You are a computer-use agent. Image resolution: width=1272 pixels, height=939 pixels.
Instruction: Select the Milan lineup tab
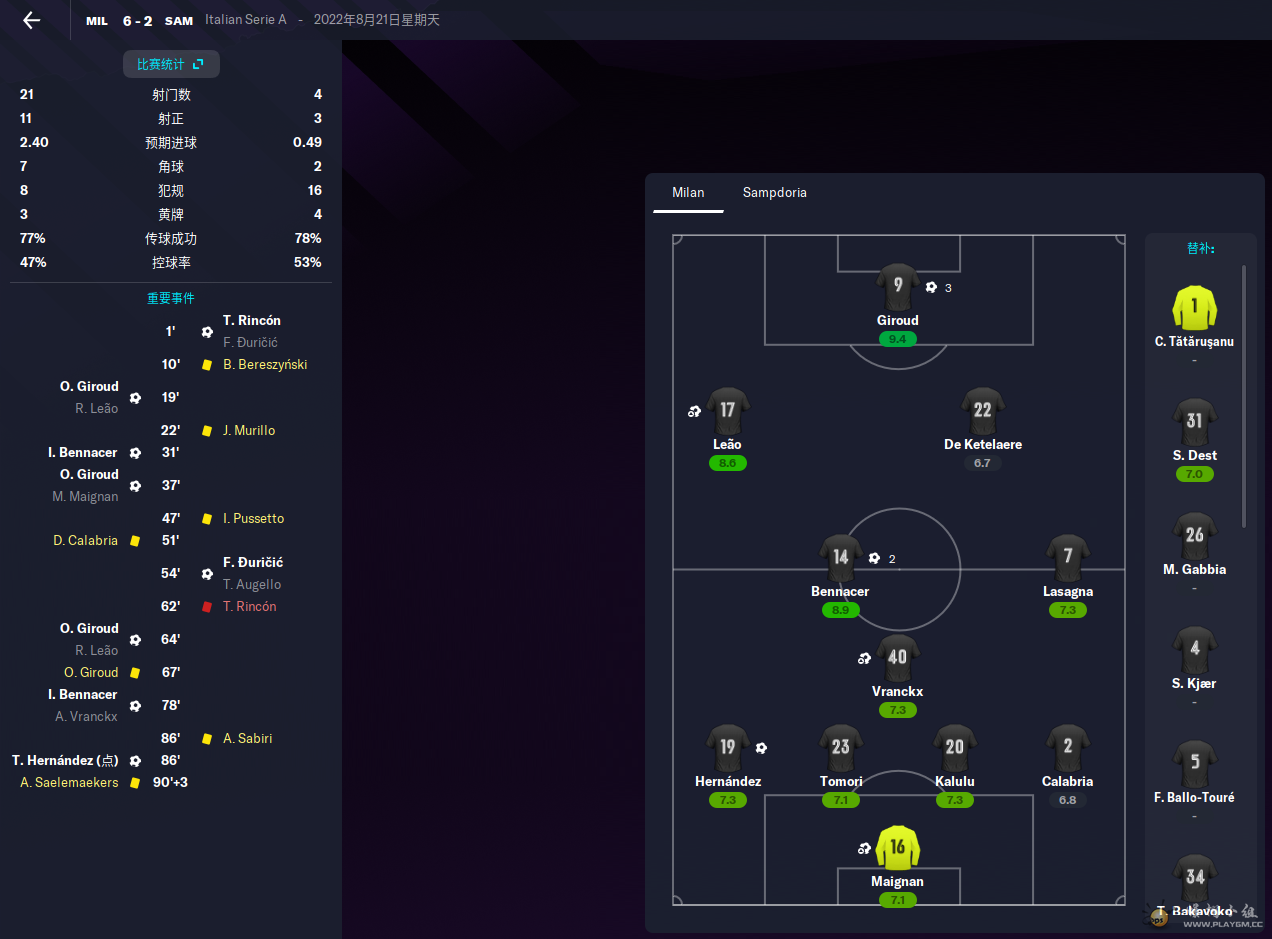tap(688, 192)
